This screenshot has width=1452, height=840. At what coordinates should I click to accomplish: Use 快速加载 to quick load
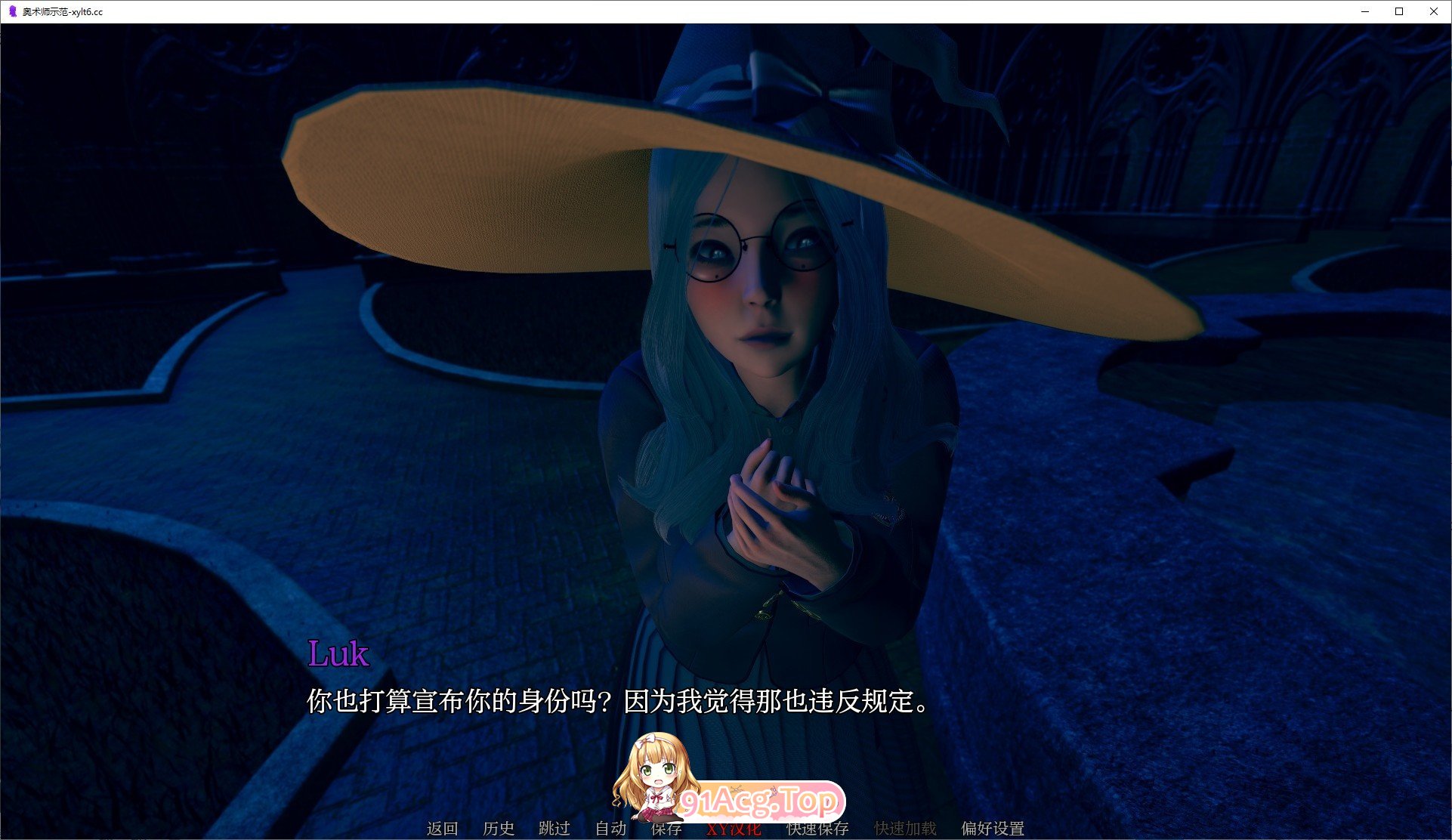point(904,829)
